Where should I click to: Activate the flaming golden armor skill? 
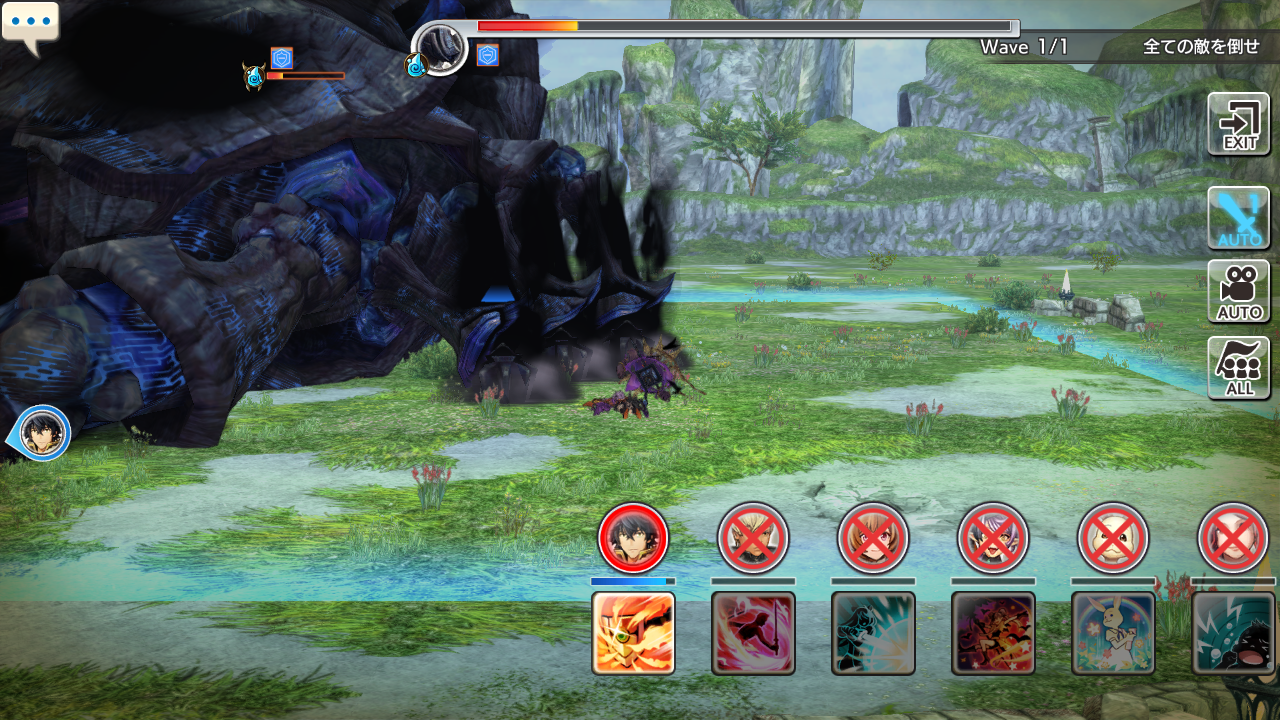point(633,633)
